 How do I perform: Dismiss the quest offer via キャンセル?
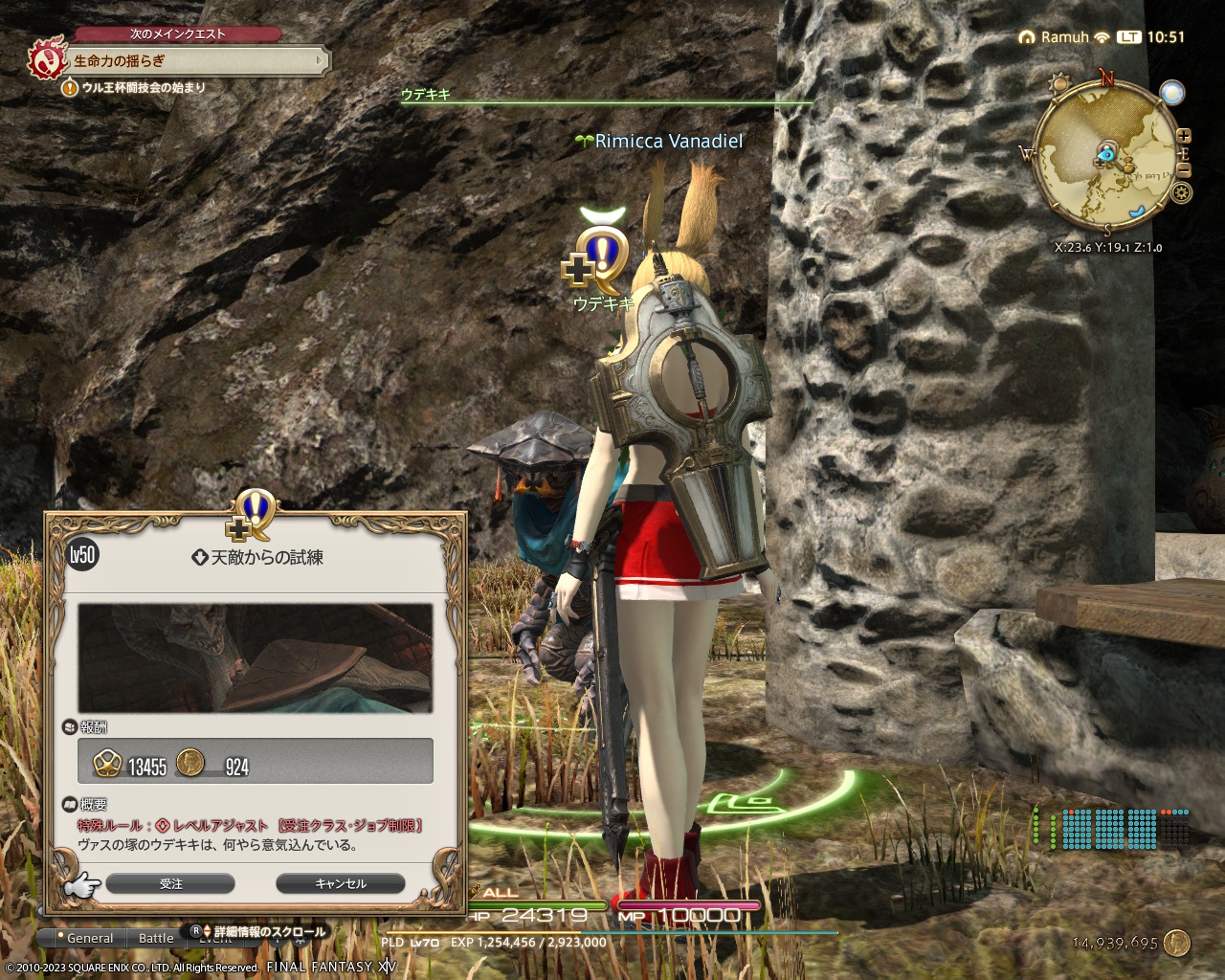click(x=341, y=883)
